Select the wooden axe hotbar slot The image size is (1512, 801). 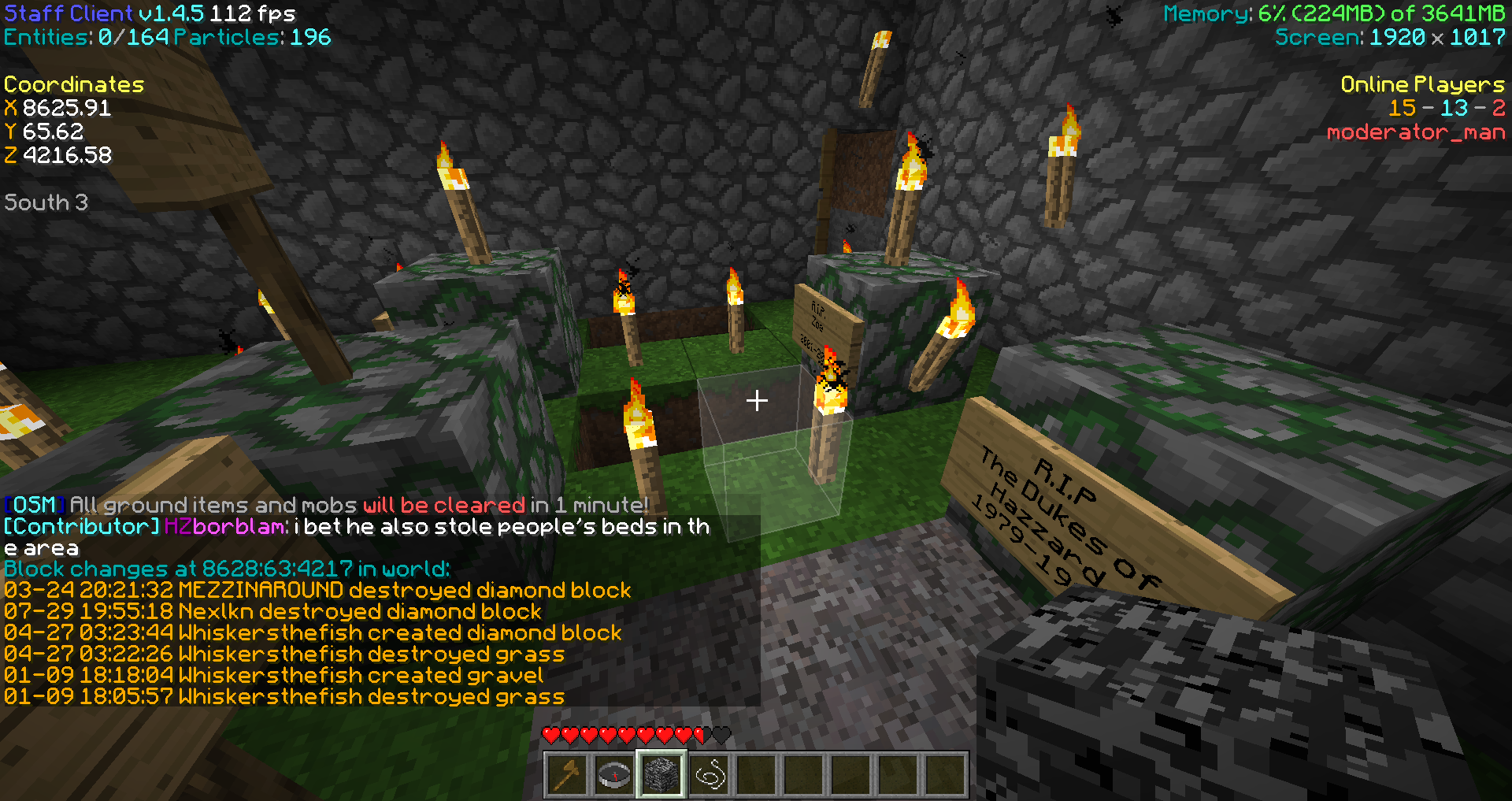coord(567,775)
